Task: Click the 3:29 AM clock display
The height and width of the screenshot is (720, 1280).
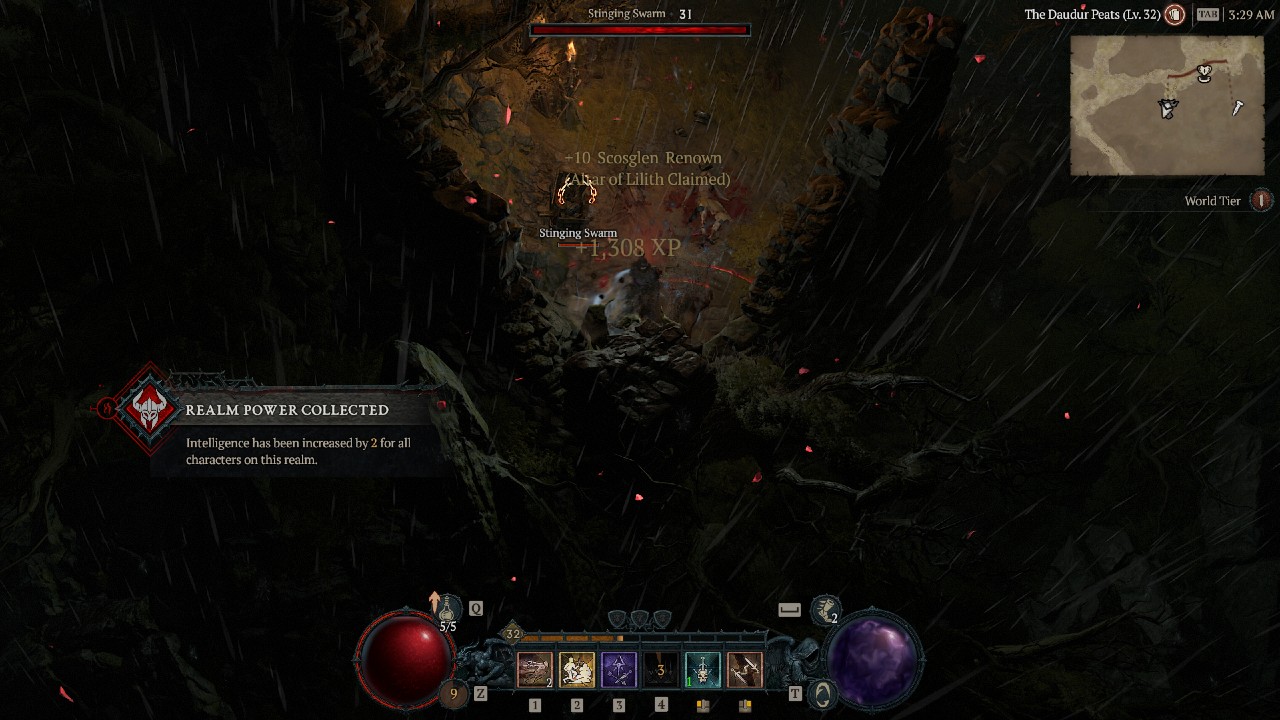Action: click(1250, 15)
